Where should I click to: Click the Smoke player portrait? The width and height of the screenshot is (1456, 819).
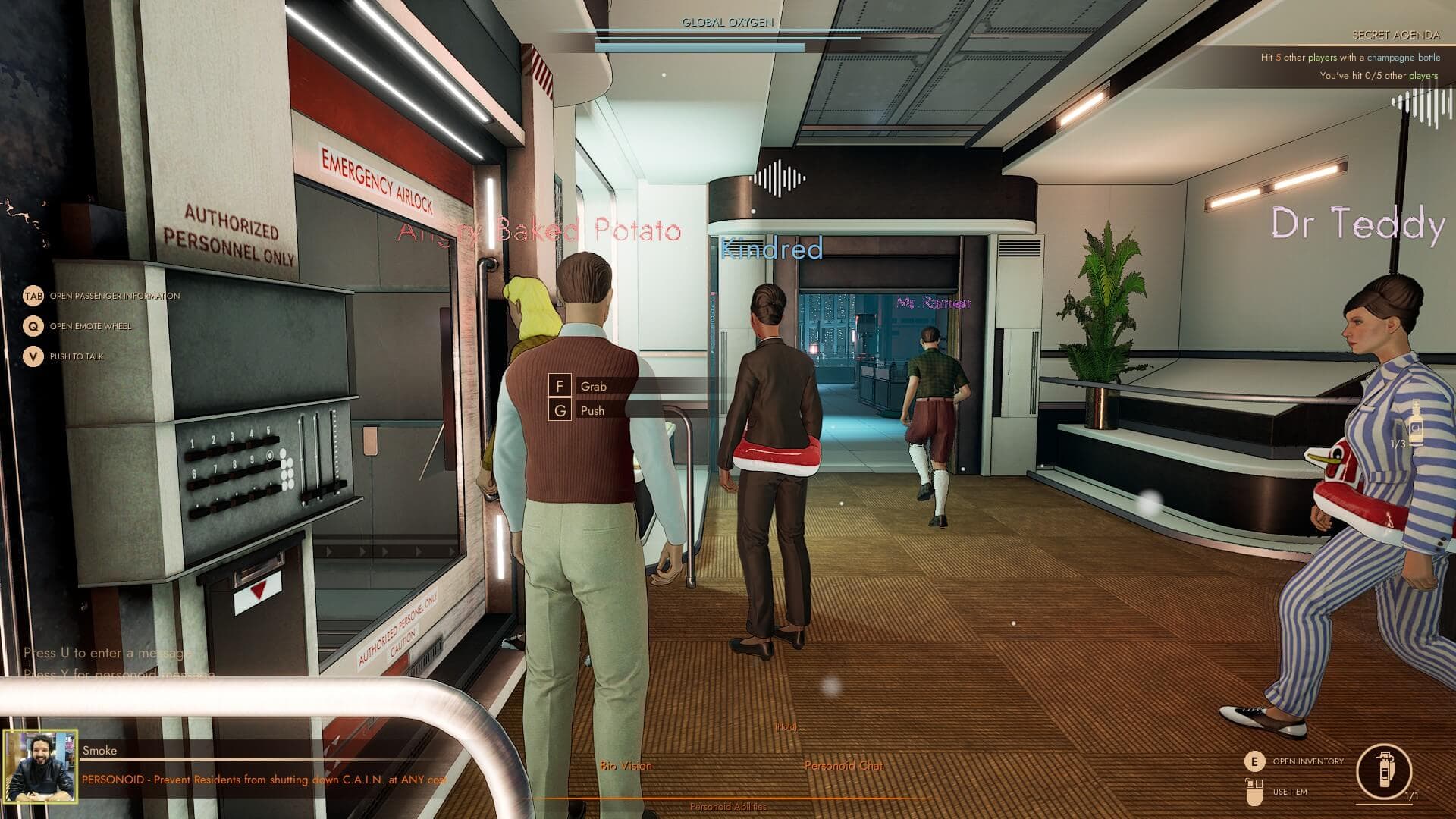pos(40,767)
